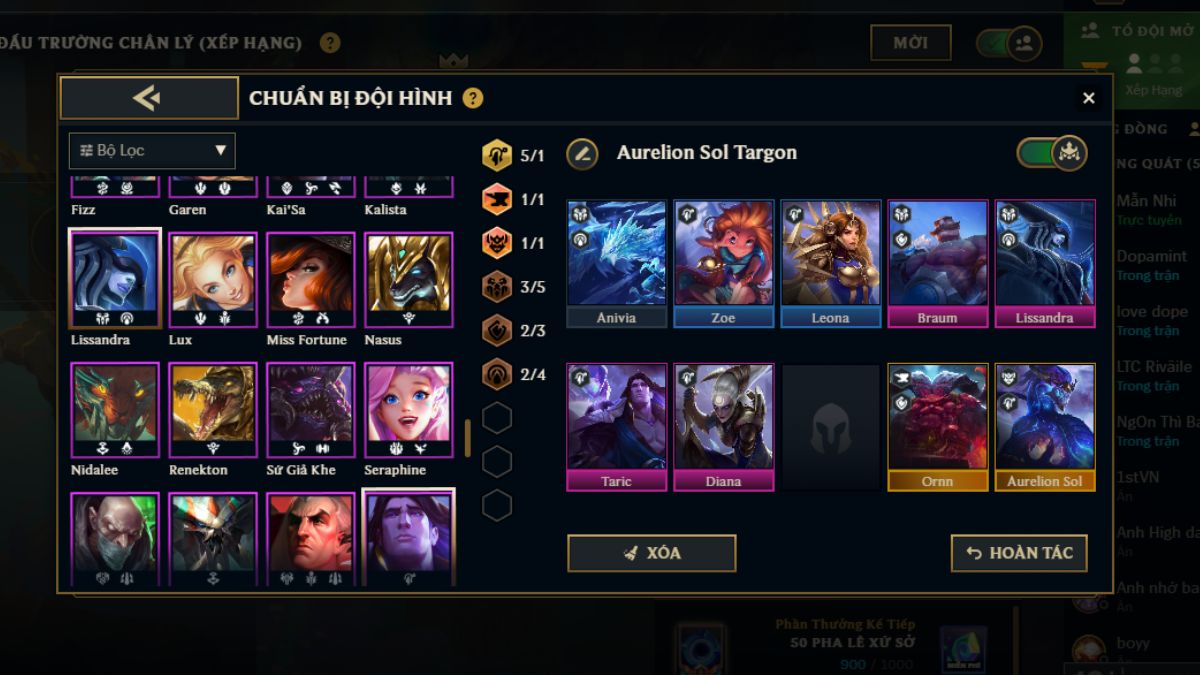Click Braum's team slot
This screenshot has width=1200, height=675.
(x=937, y=262)
